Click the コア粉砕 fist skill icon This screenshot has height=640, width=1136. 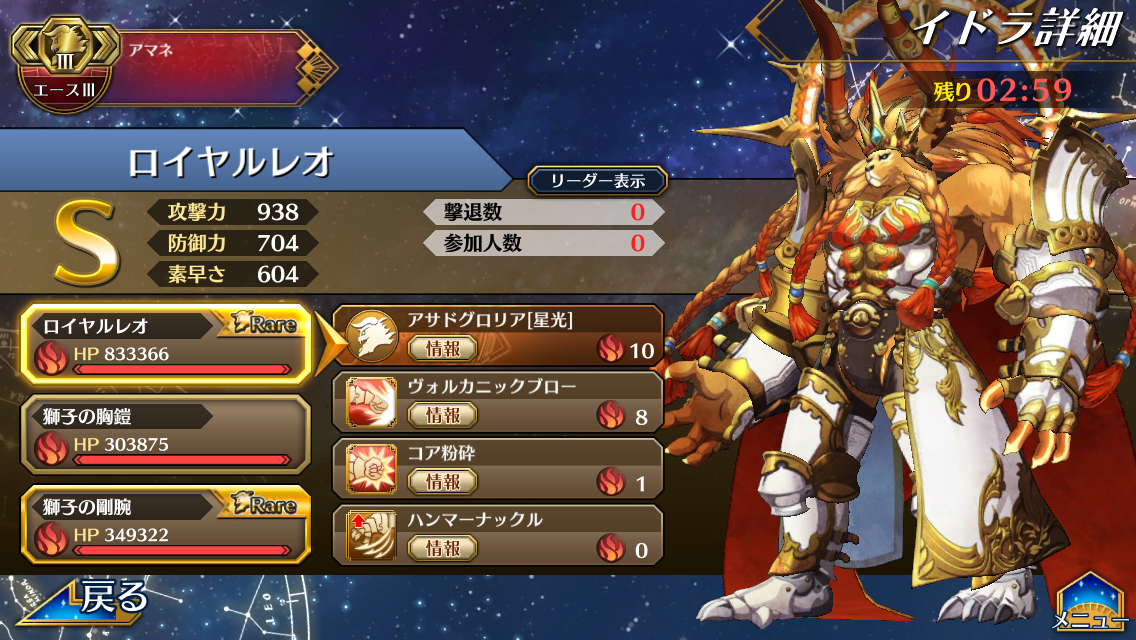tap(370, 470)
